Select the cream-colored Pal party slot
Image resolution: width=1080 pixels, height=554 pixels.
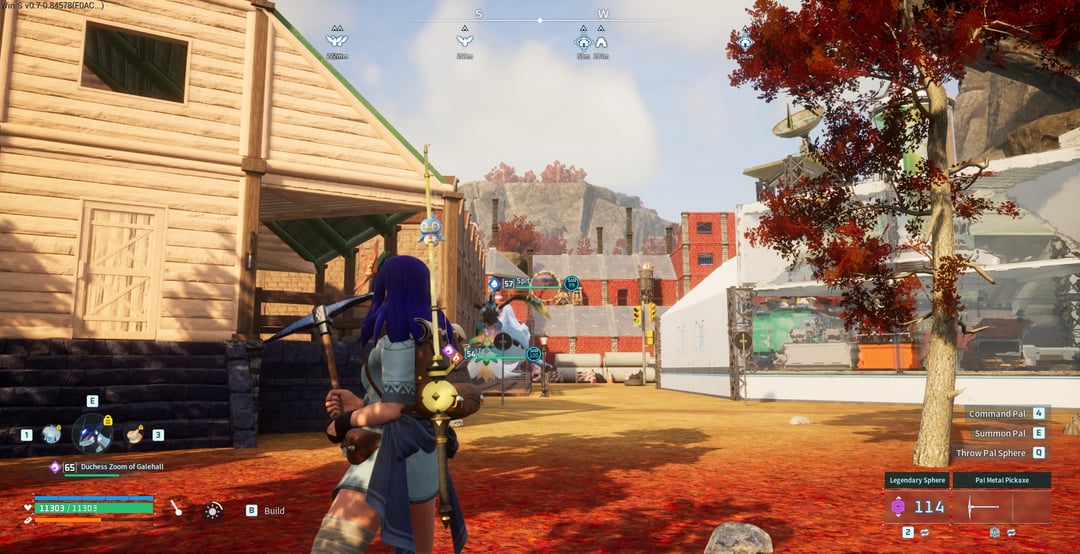[133, 434]
